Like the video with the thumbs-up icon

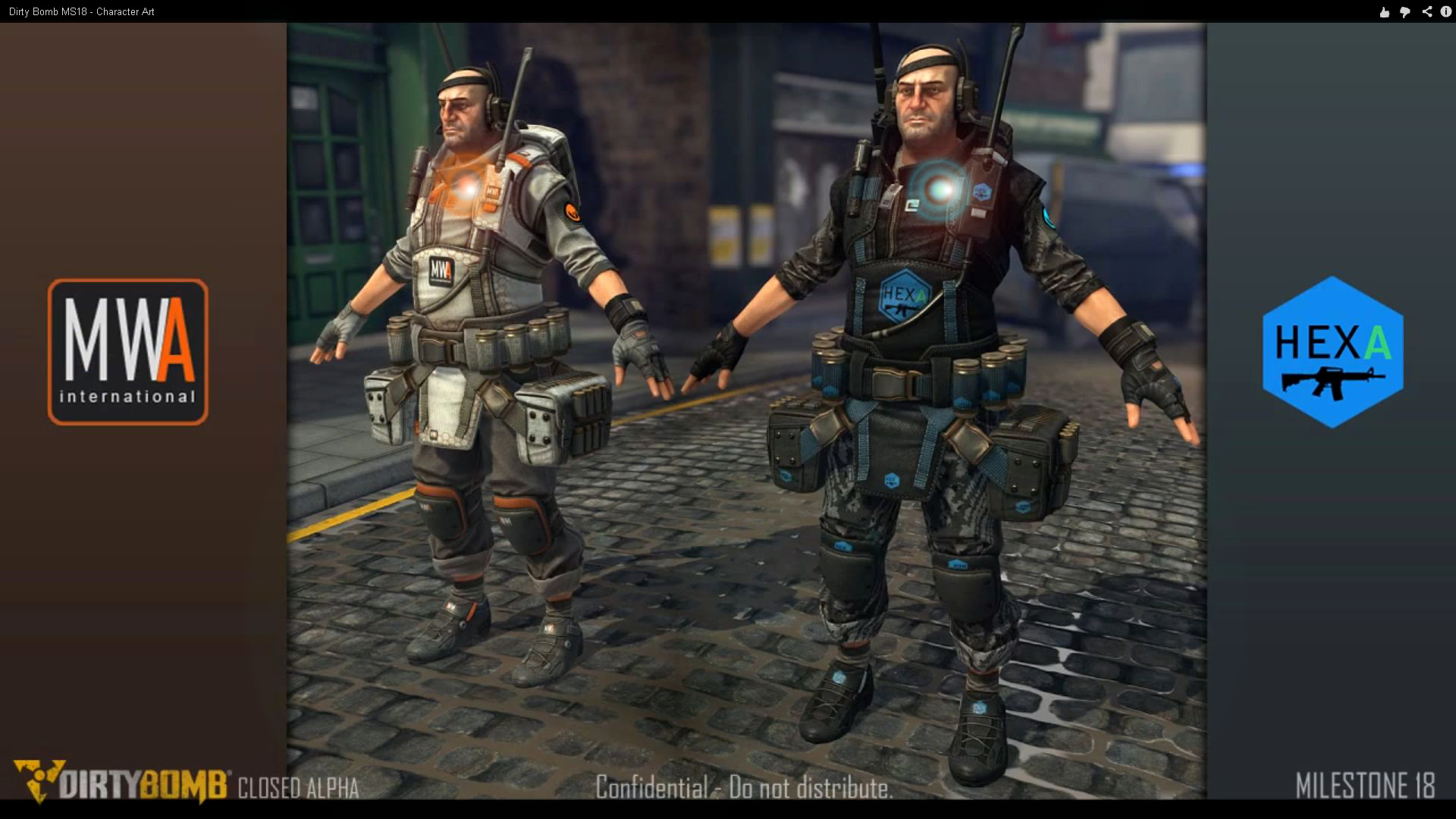pyautogui.click(x=1385, y=12)
